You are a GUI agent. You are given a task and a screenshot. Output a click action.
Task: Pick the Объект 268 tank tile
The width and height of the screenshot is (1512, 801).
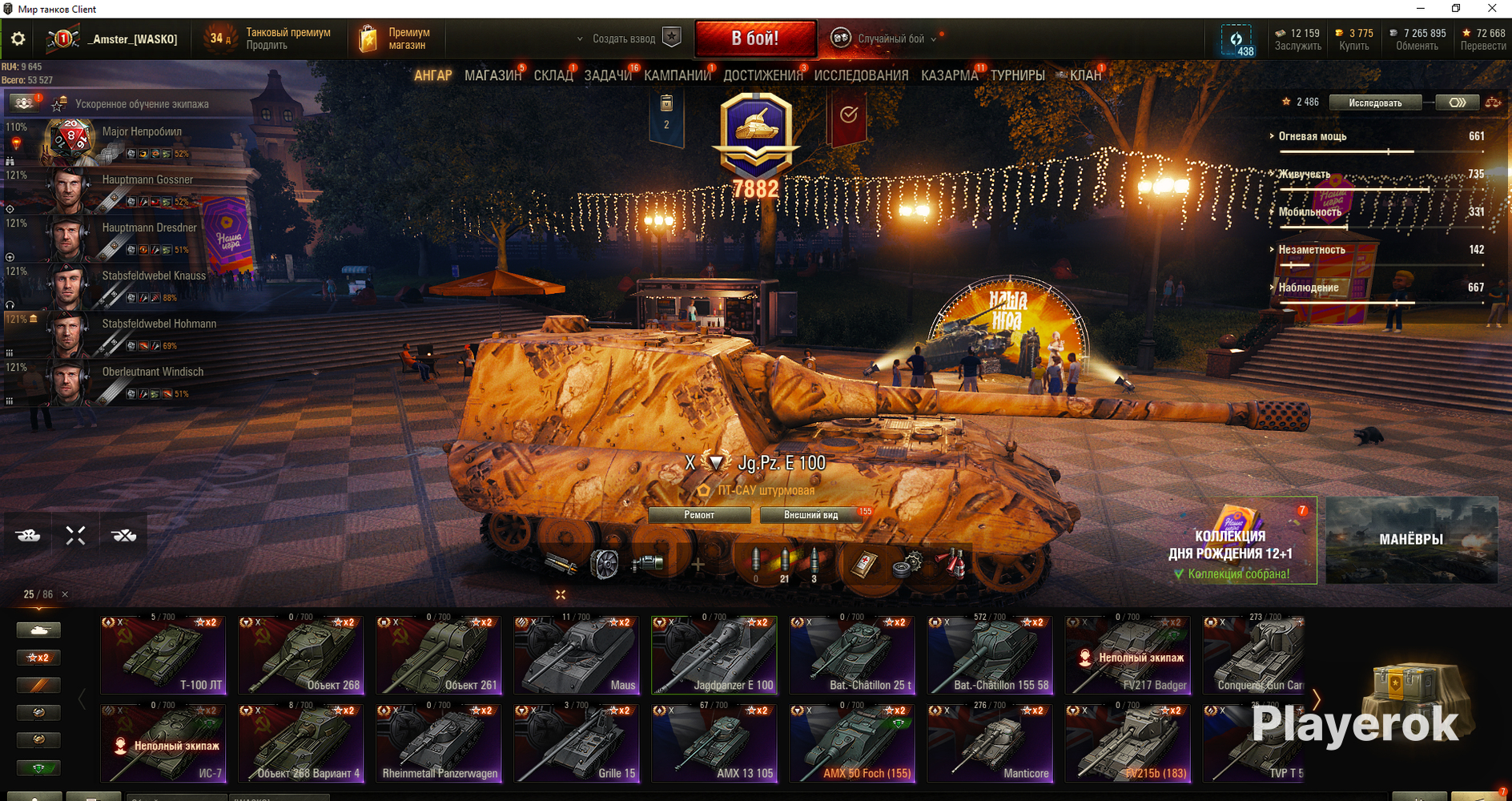[301, 655]
